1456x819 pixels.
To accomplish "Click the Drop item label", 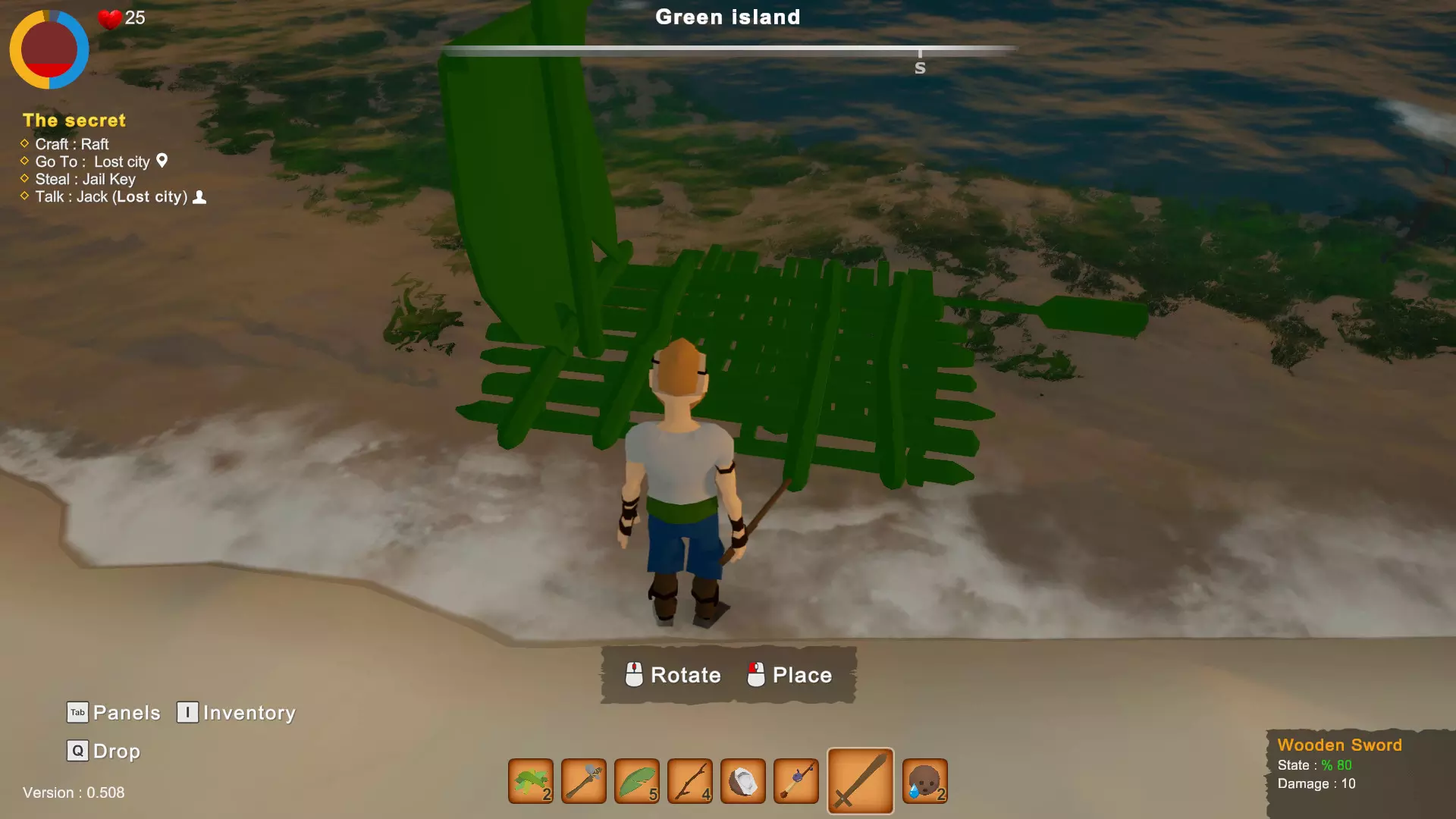I will (x=105, y=752).
